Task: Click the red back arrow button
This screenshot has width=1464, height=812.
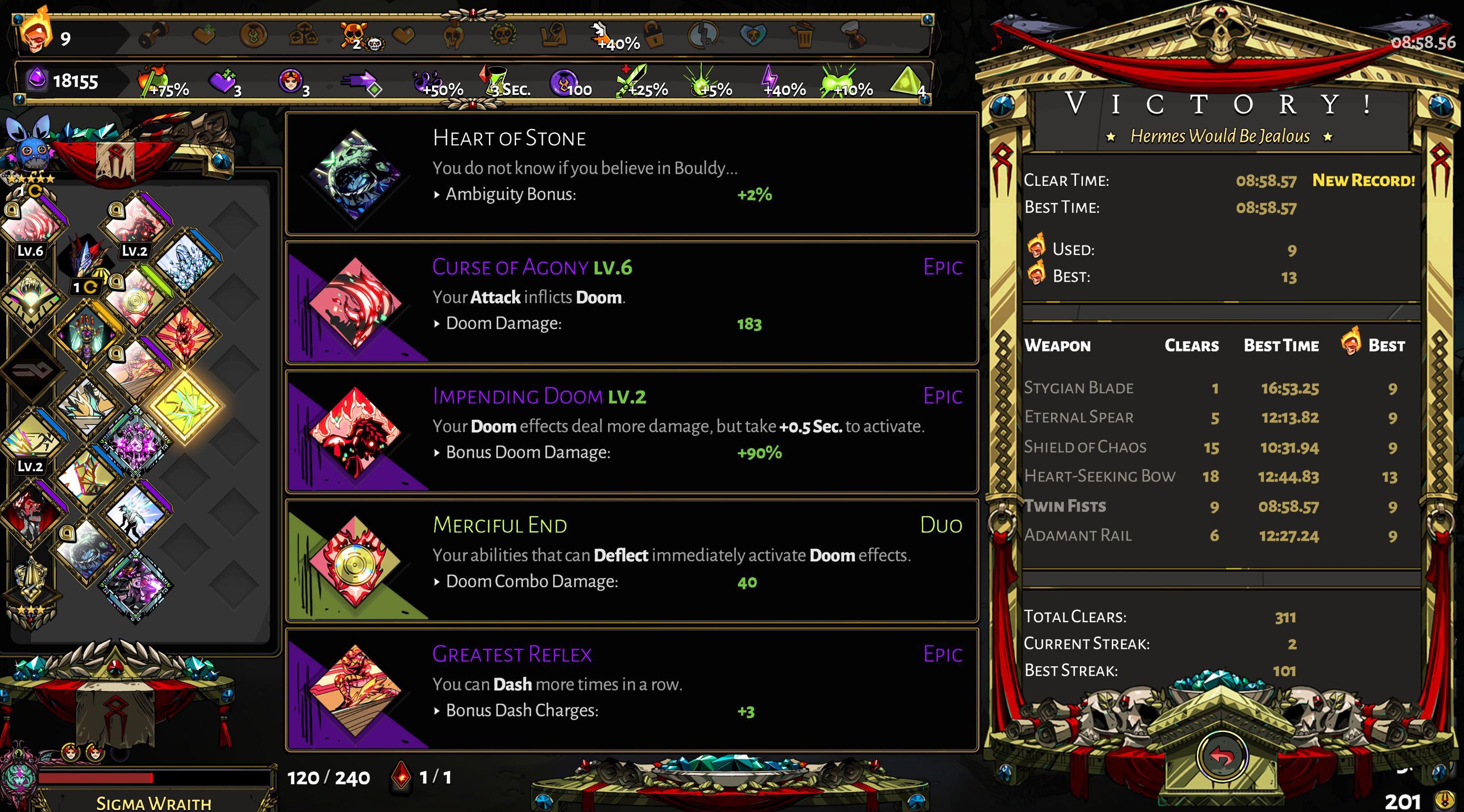Action: pyautogui.click(x=1222, y=756)
